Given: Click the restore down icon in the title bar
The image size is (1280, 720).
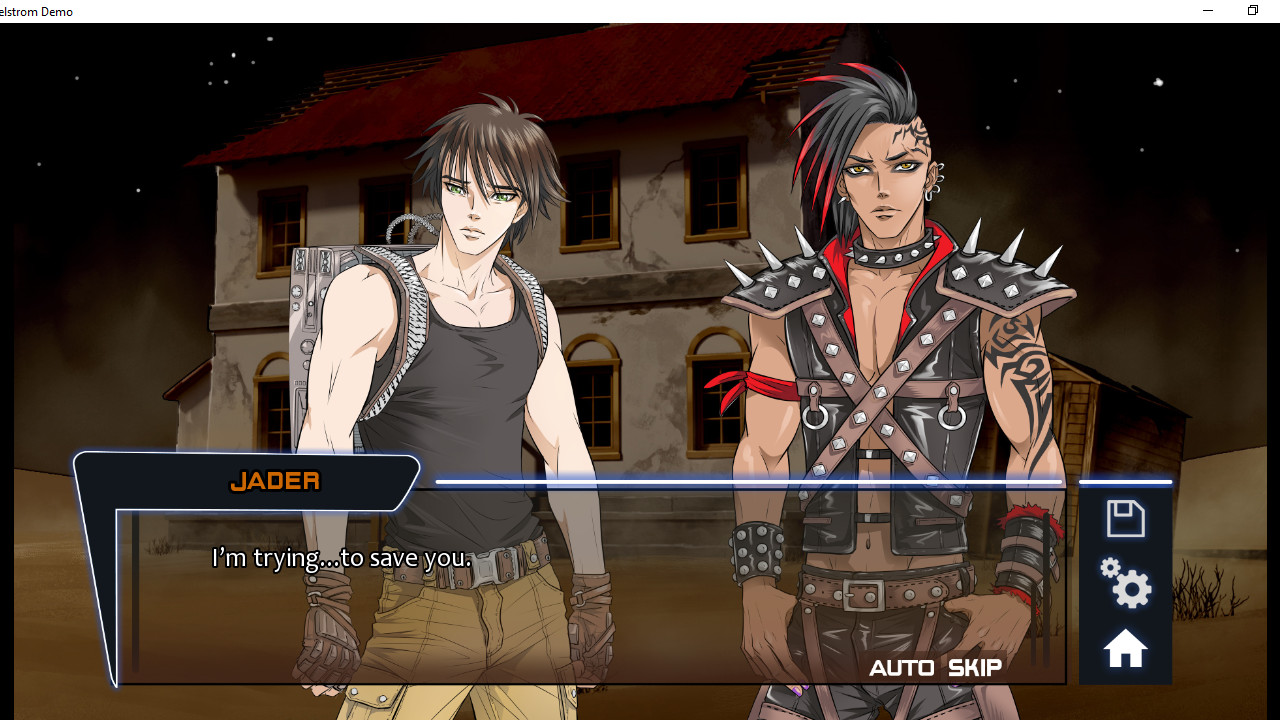Looking at the screenshot, I should pyautogui.click(x=1252, y=10).
